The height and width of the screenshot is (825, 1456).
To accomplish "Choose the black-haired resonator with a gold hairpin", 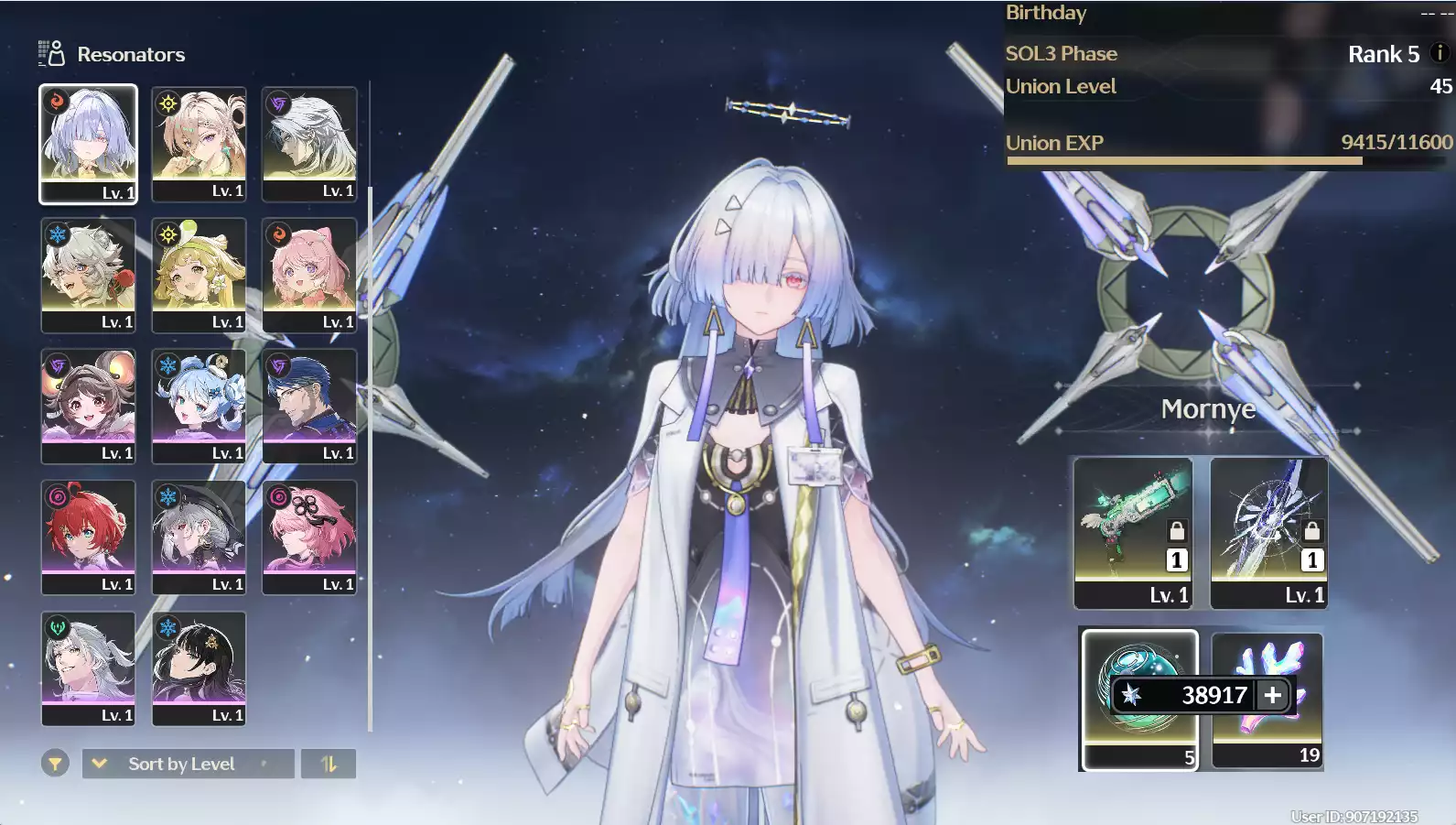I will [x=199, y=667].
